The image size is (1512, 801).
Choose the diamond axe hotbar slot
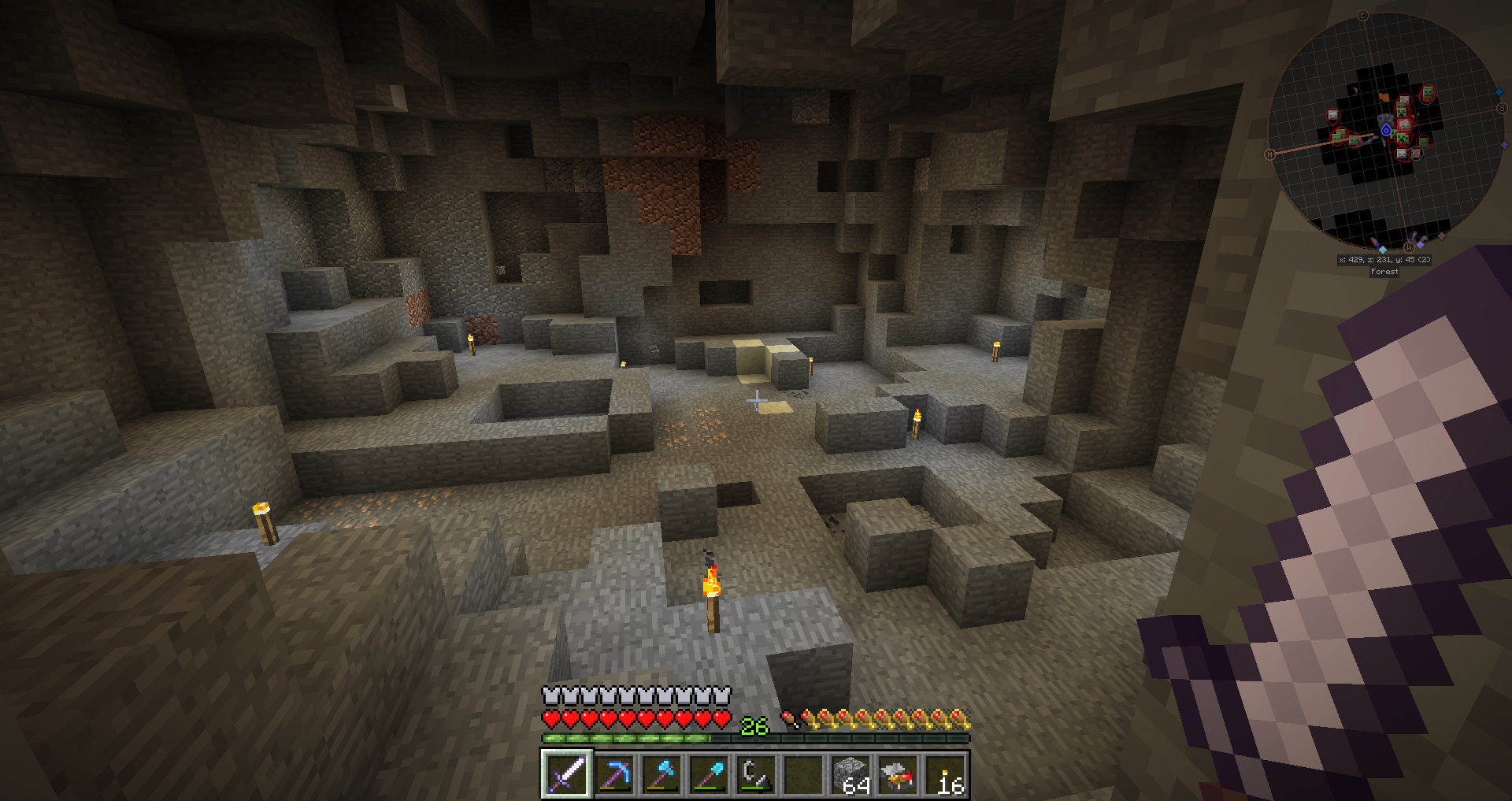point(661,774)
